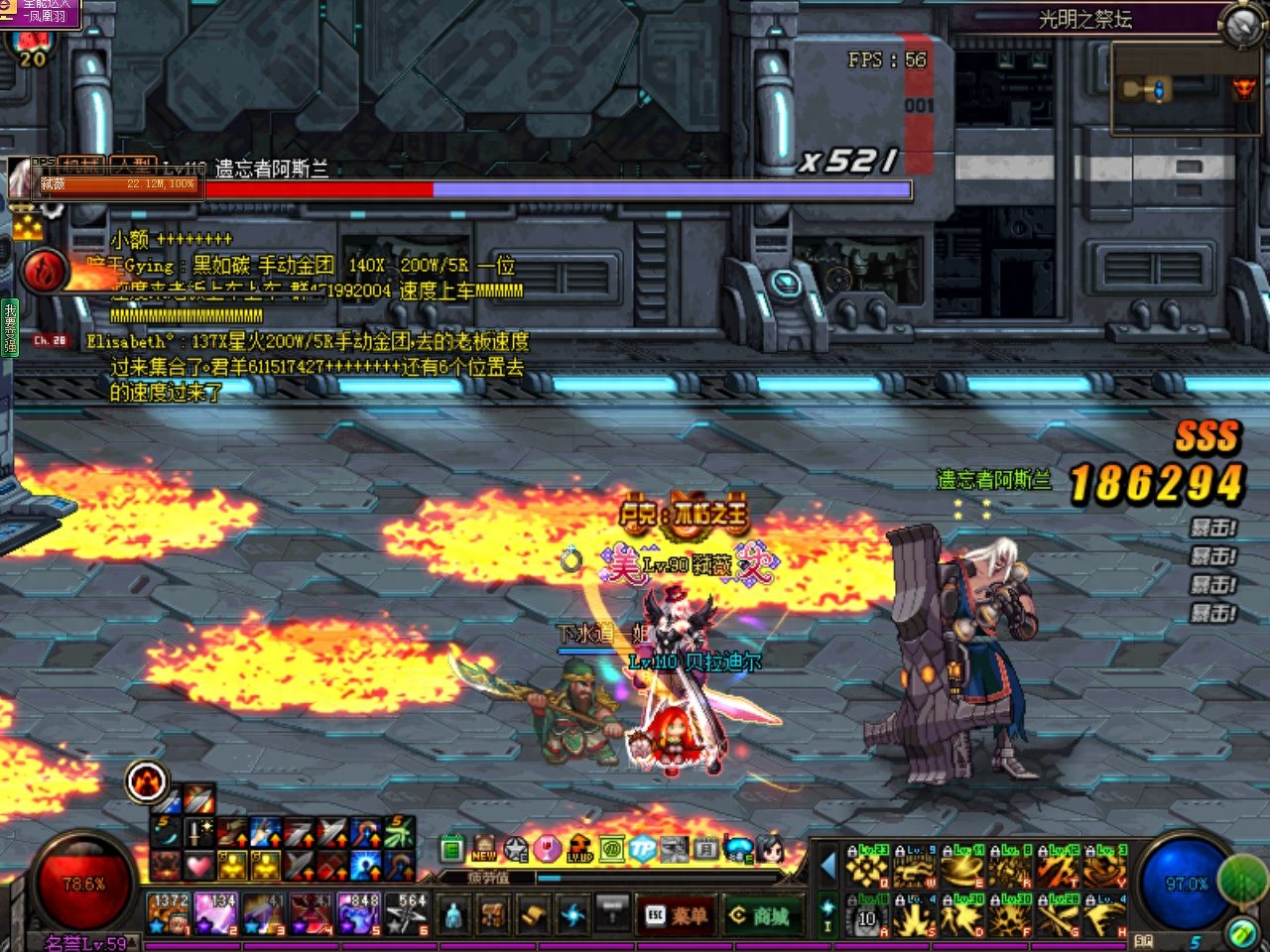Use the shuriken item with count 564

click(x=407, y=913)
